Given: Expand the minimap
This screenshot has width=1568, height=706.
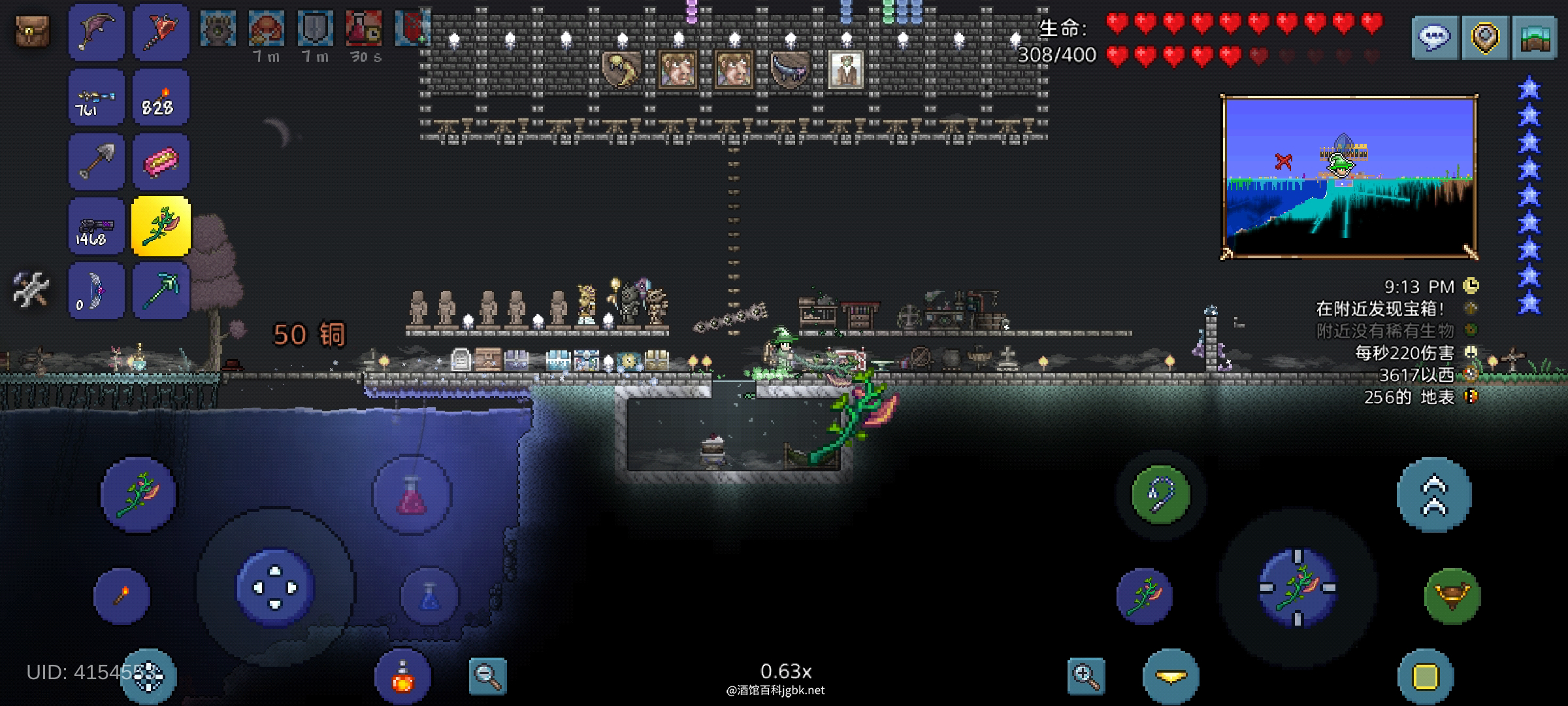Looking at the screenshot, I should click(1348, 177).
